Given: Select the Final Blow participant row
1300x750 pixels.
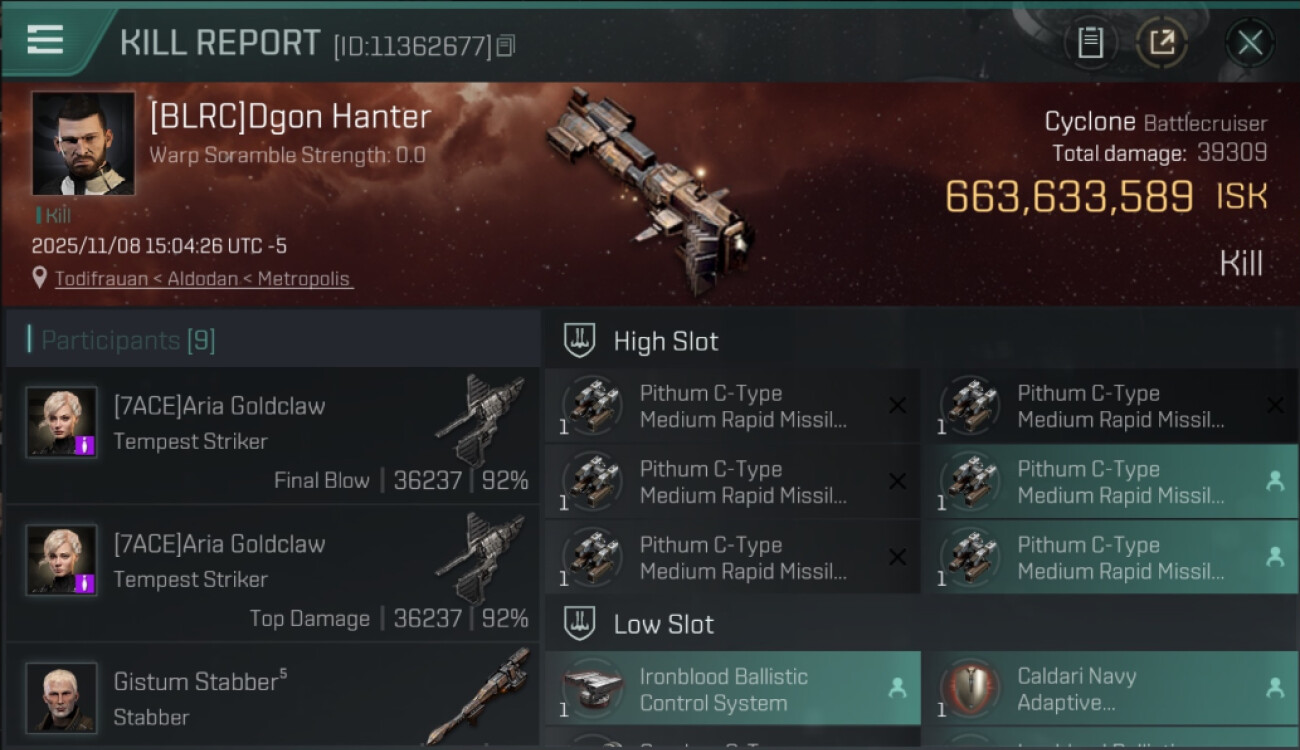Looking at the screenshot, I should (x=272, y=437).
